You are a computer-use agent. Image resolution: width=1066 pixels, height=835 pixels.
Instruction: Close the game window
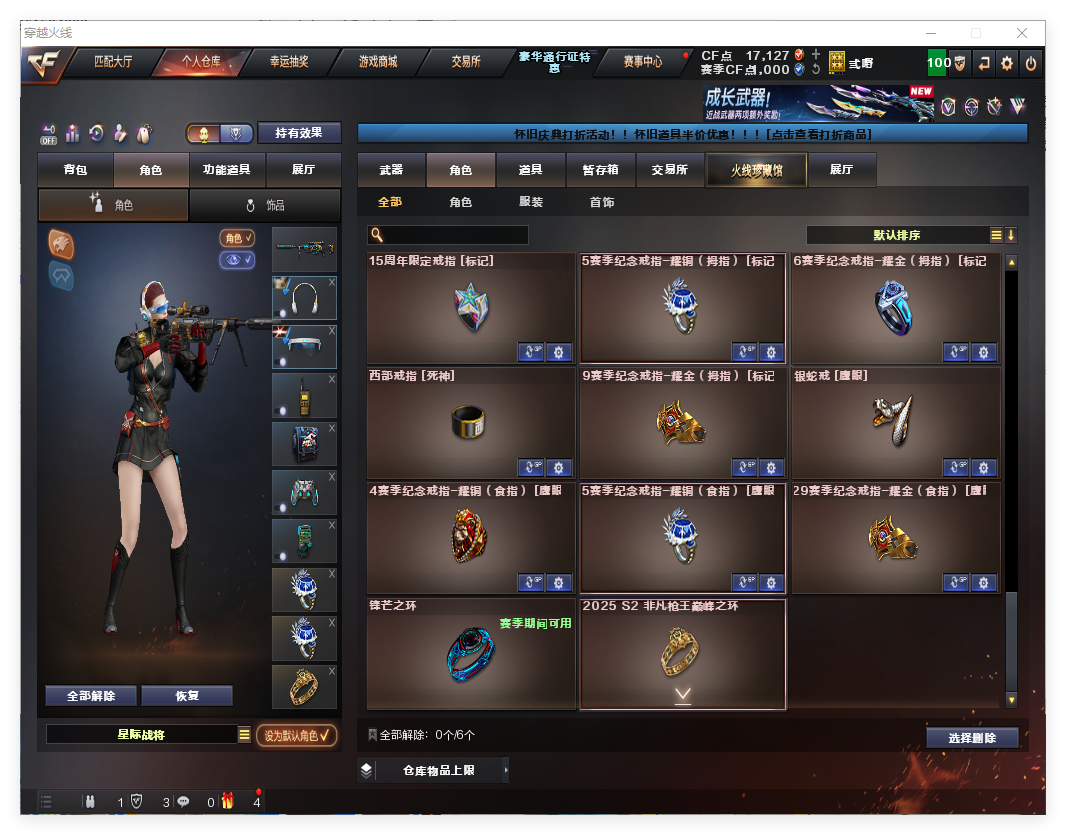[x=1022, y=33]
